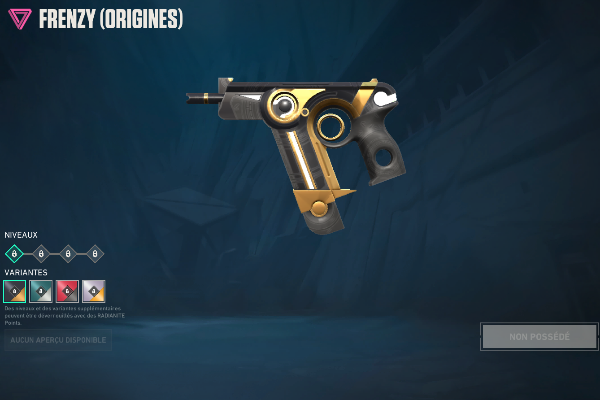
Task: Click the AUCUN APERÇU DISPONIBLE button
Action: (x=58, y=341)
